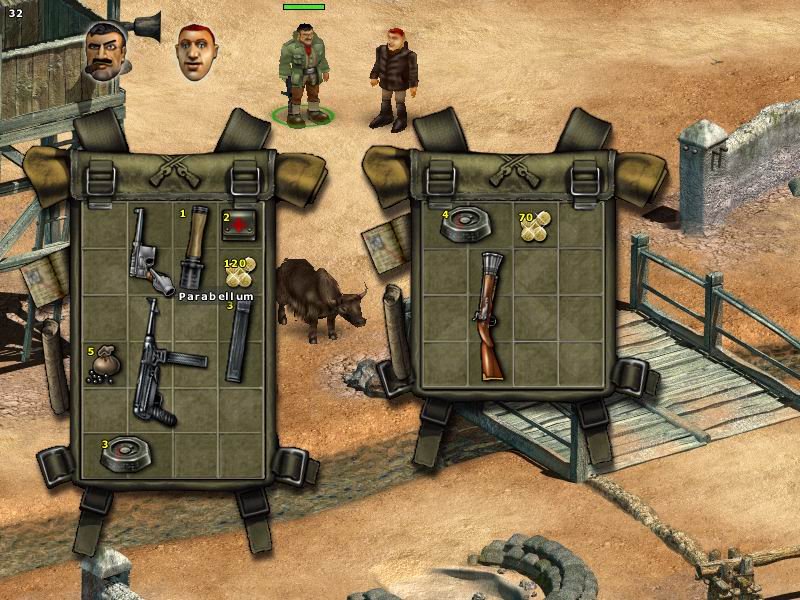Viewport: 800px width, 600px height.
Task: Pick up the Mauser pistol
Action: pyautogui.click(x=146, y=250)
